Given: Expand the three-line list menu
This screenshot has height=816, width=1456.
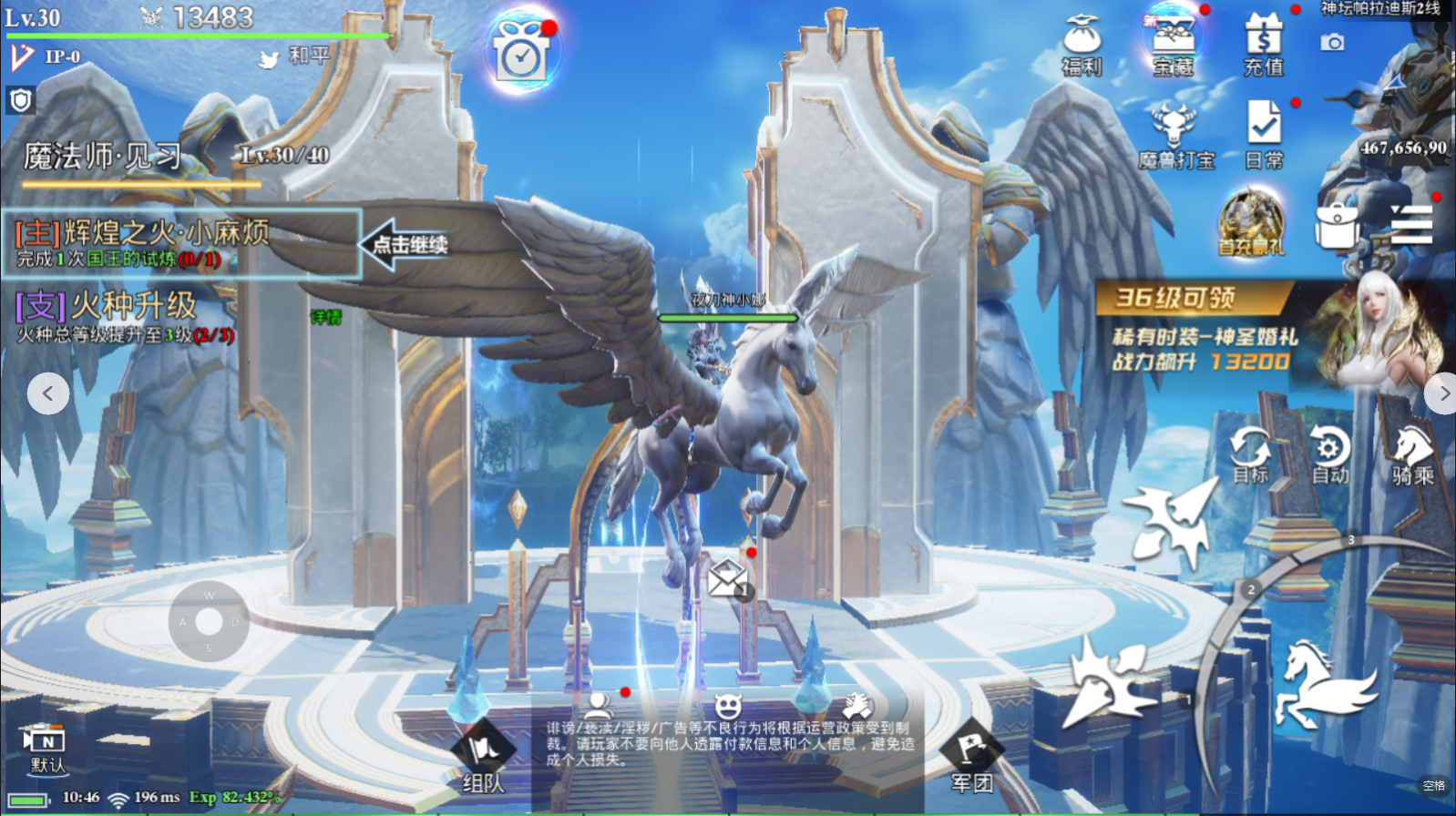Looking at the screenshot, I should point(1412,224).
